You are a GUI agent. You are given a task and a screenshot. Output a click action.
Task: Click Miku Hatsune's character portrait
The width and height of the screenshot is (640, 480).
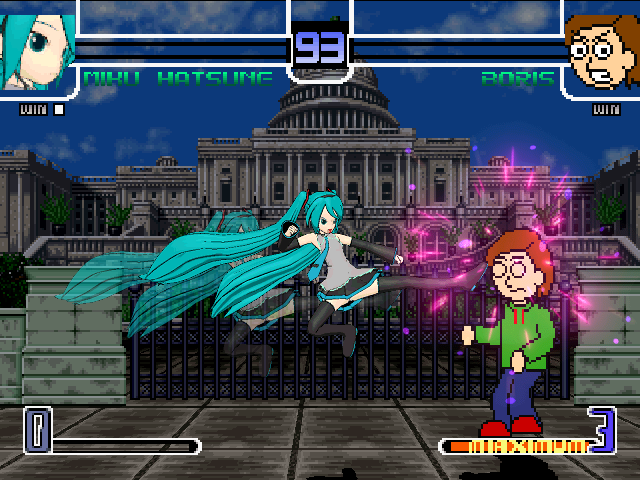(37, 45)
